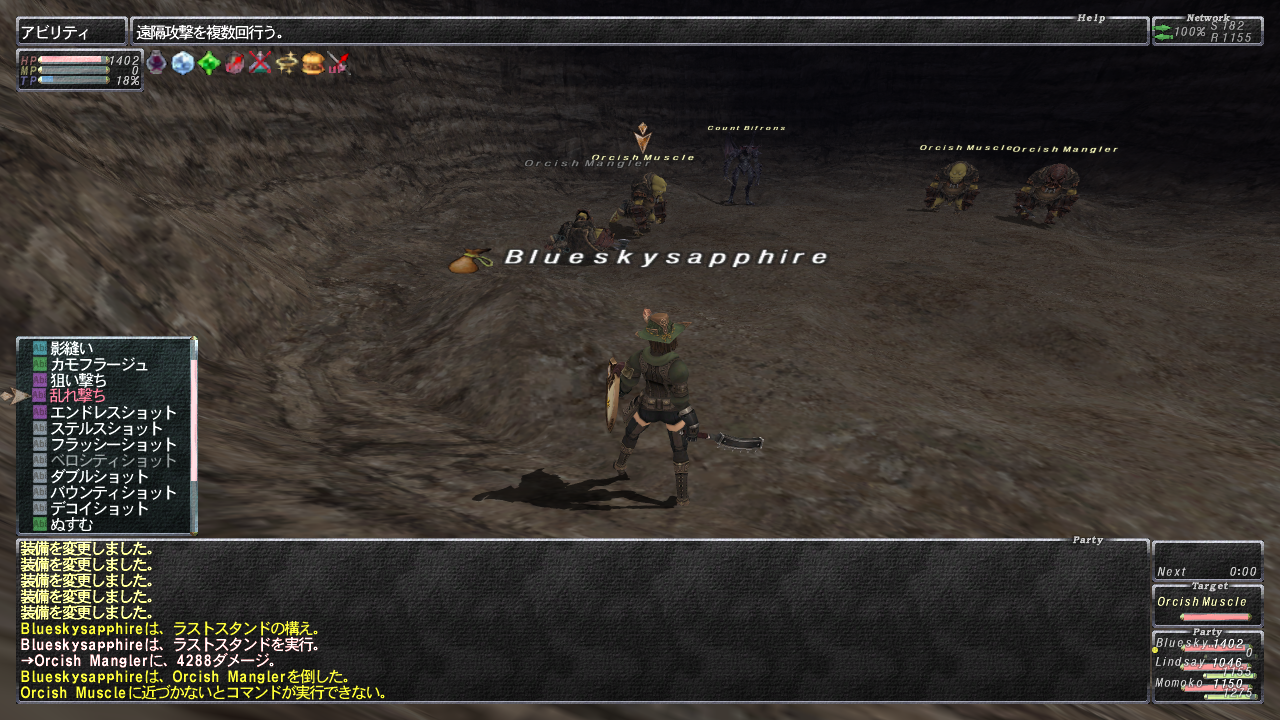Screen dimensions: 1280x720
Task: Click the blue ice crystal status icon
Action: 182,64
